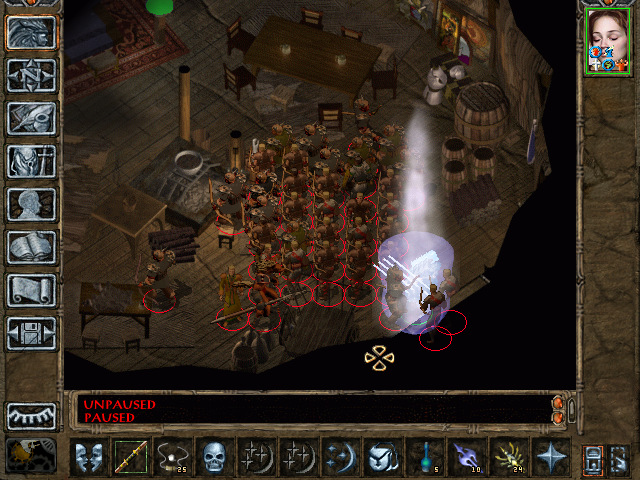Select the party member portrait
Viewport: 640px width, 480px height.
pos(607,41)
